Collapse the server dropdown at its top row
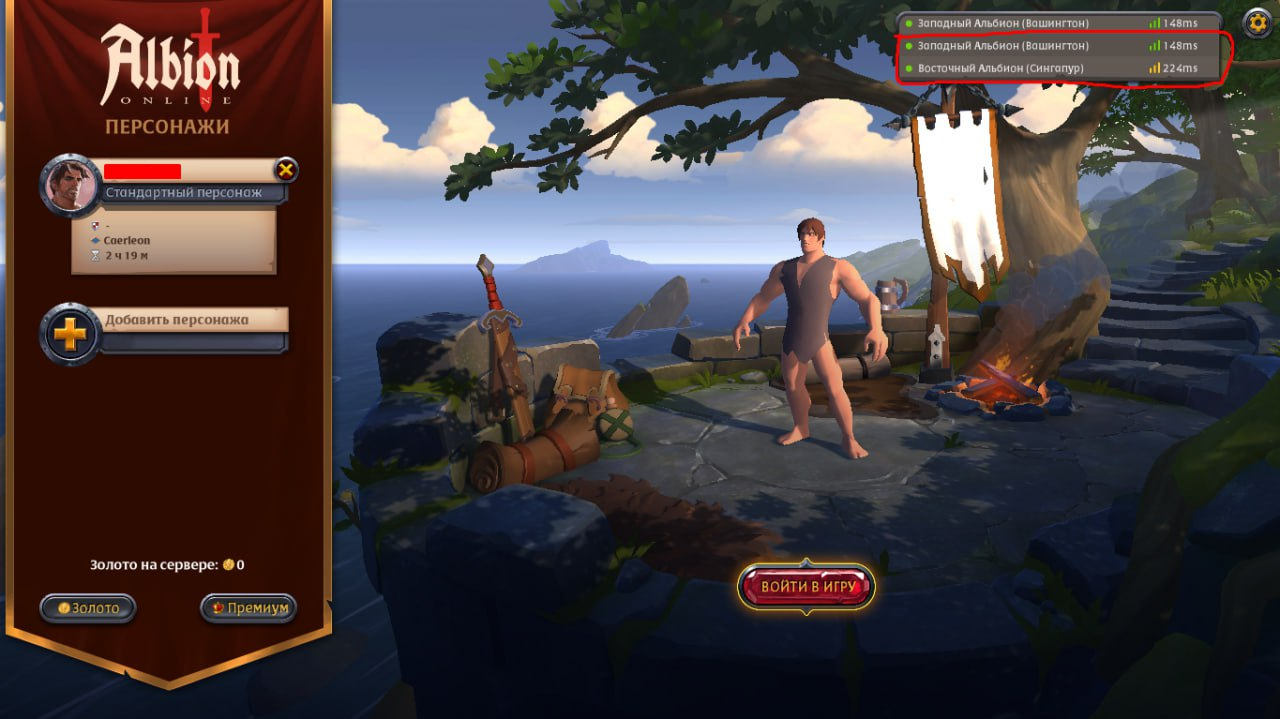The height and width of the screenshot is (719, 1280). (x=1060, y=23)
